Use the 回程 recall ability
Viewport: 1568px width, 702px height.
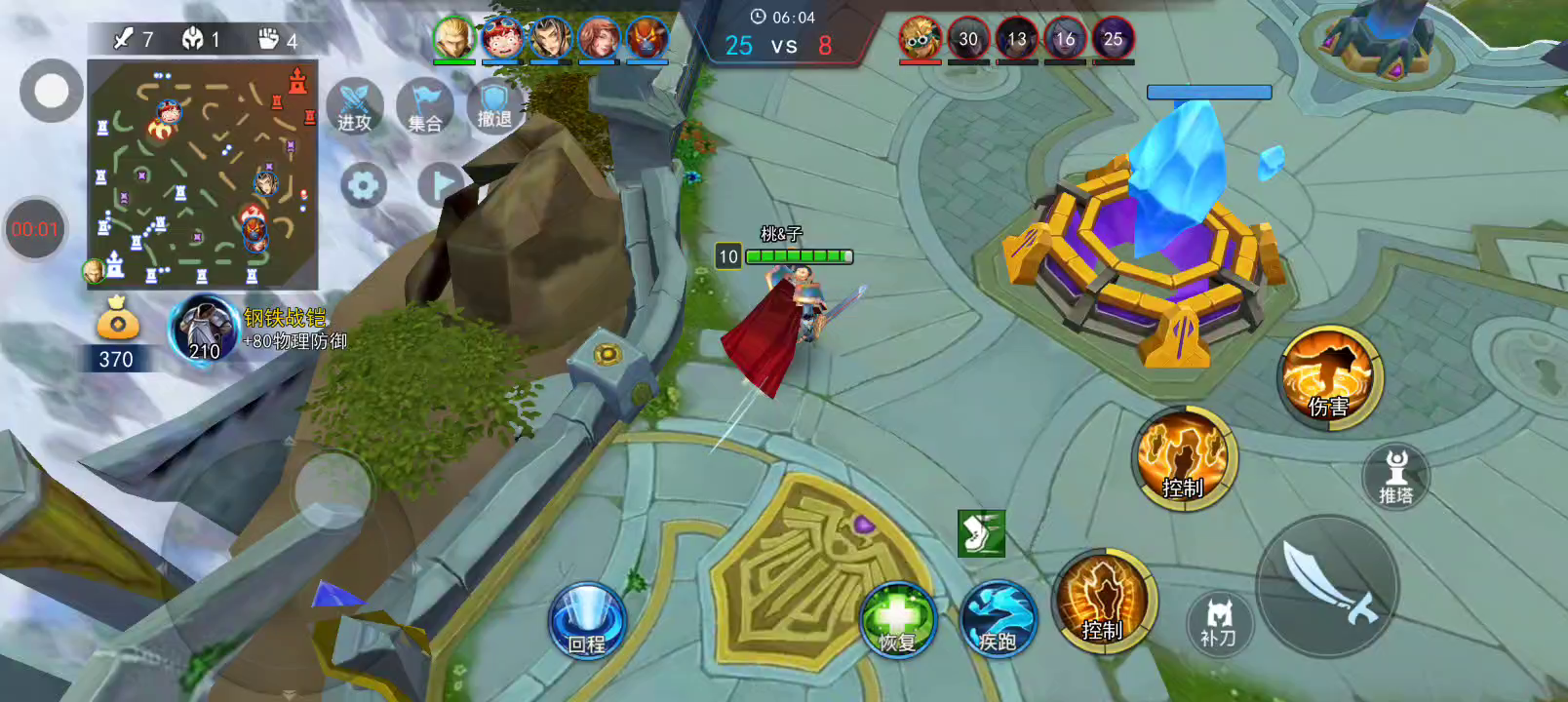coord(587,621)
